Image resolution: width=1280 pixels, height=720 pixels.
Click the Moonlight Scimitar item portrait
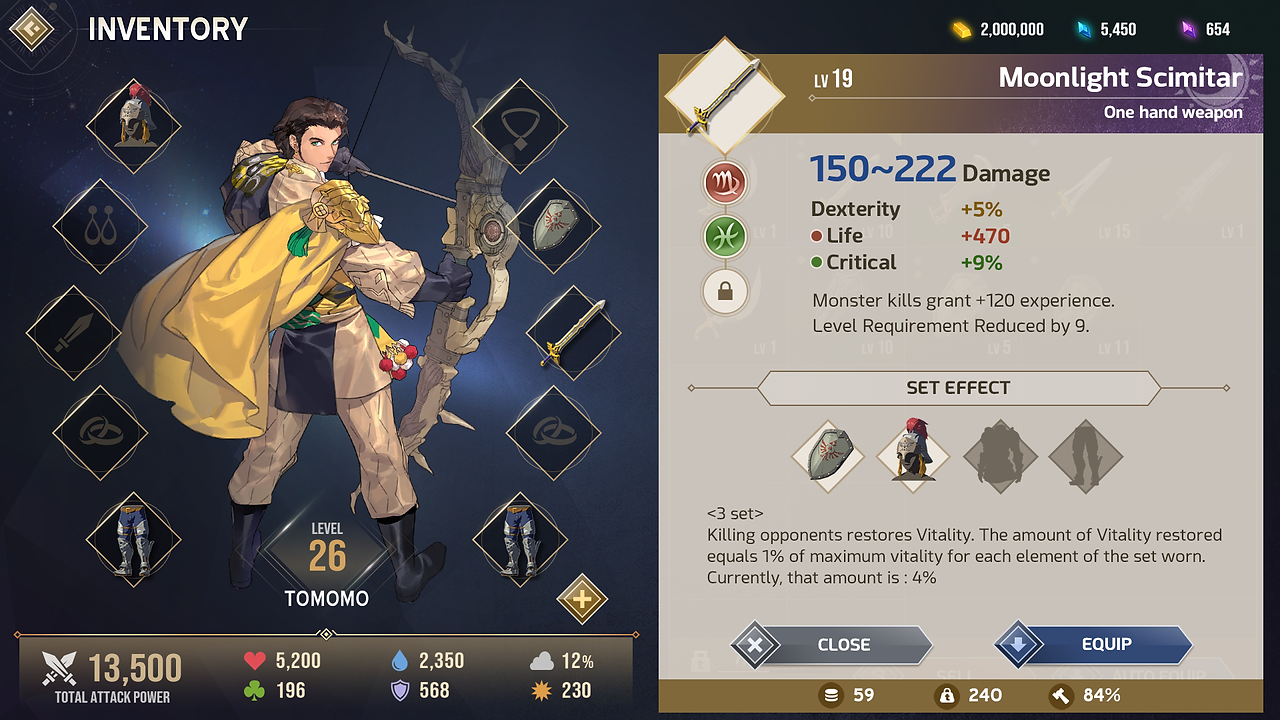[x=724, y=96]
